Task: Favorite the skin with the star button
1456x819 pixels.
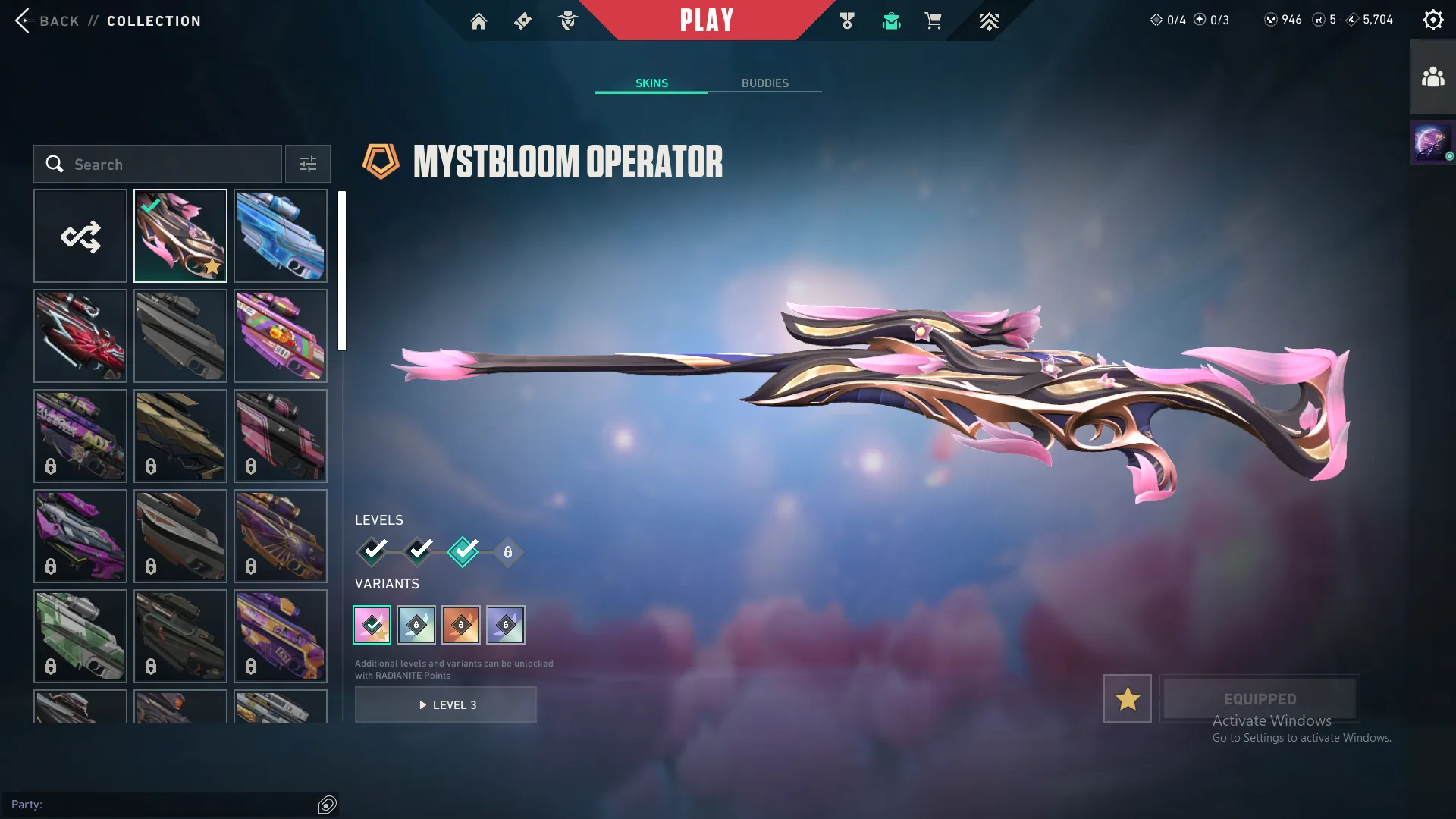Action: tap(1127, 698)
